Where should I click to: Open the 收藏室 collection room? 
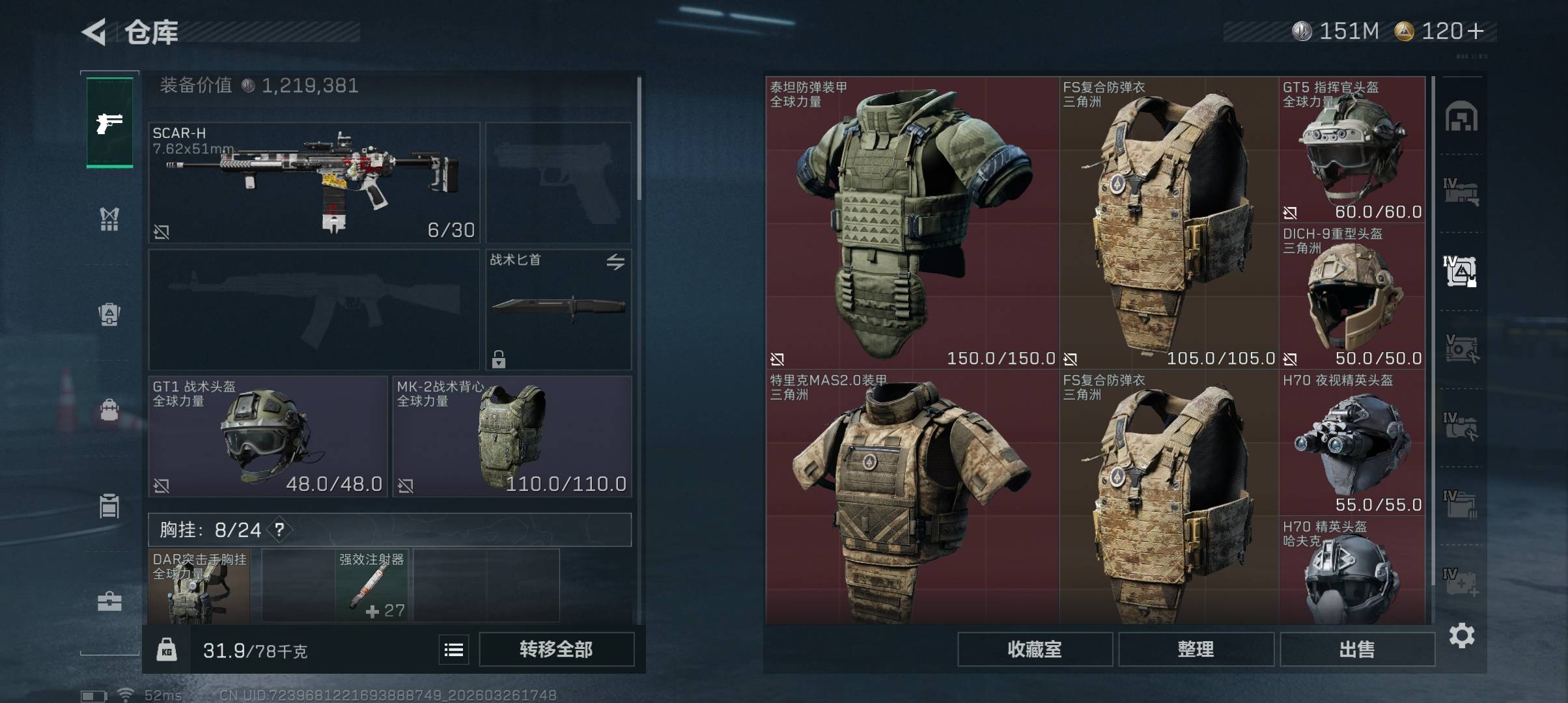[1034, 649]
